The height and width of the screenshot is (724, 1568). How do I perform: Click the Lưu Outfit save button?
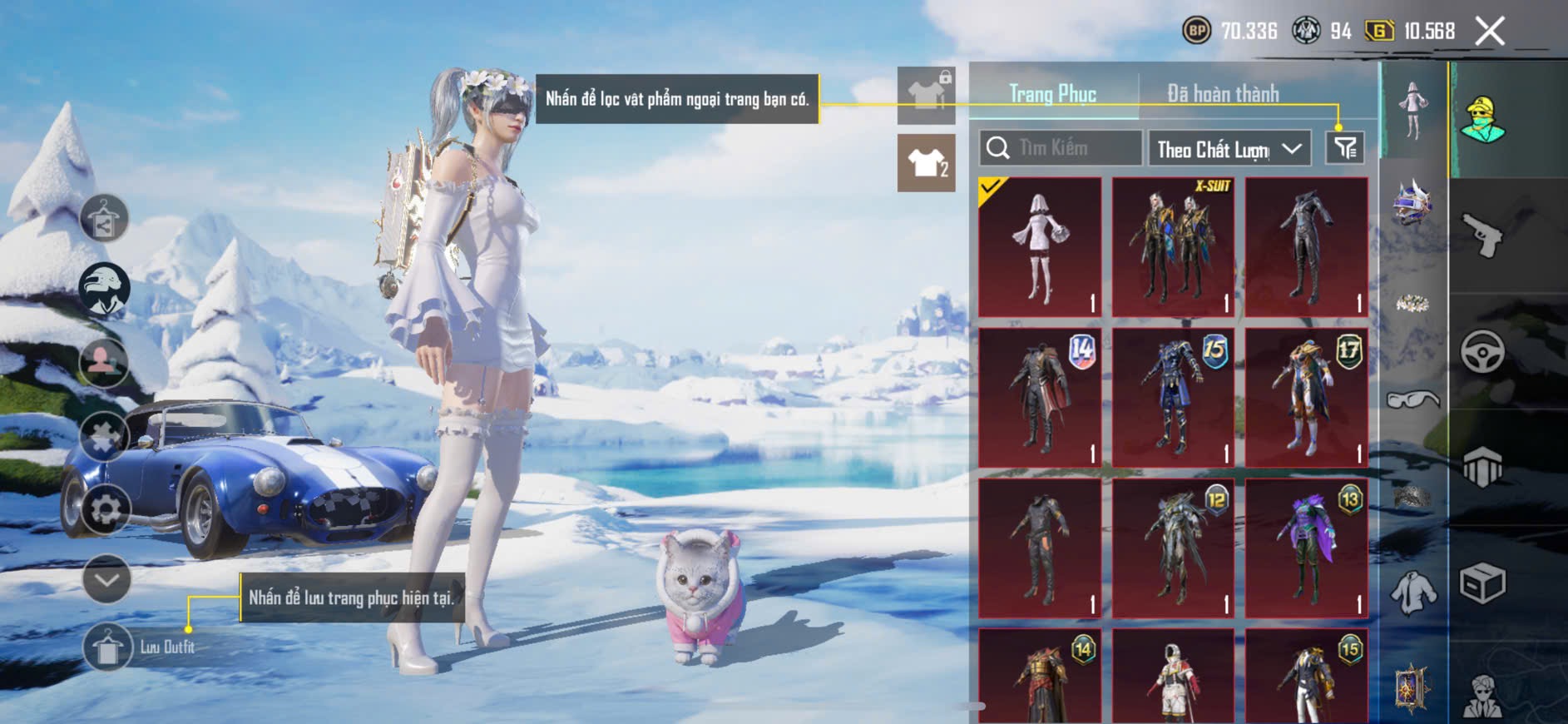pyautogui.click(x=108, y=647)
